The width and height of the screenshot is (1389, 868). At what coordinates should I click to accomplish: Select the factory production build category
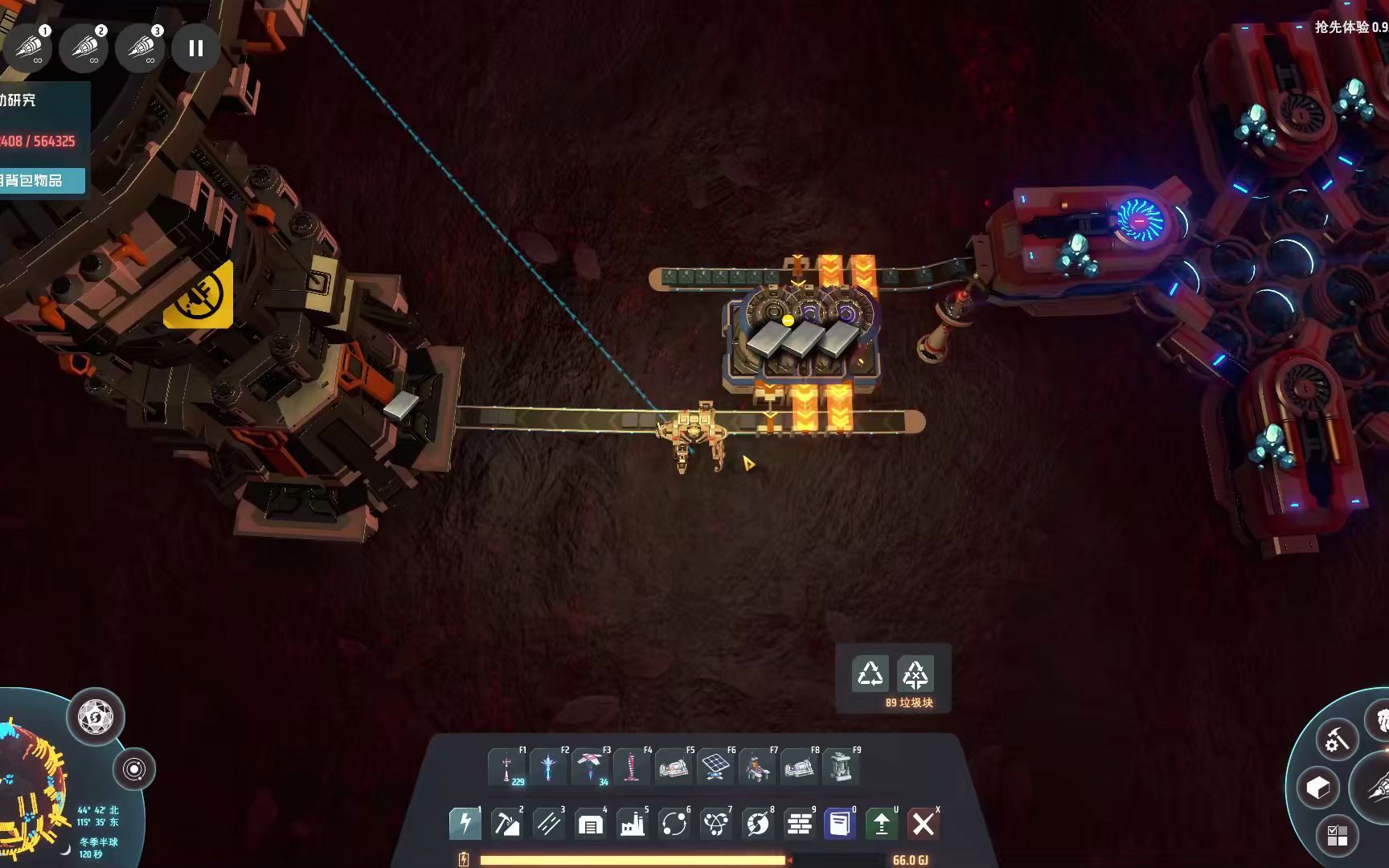[x=632, y=824]
